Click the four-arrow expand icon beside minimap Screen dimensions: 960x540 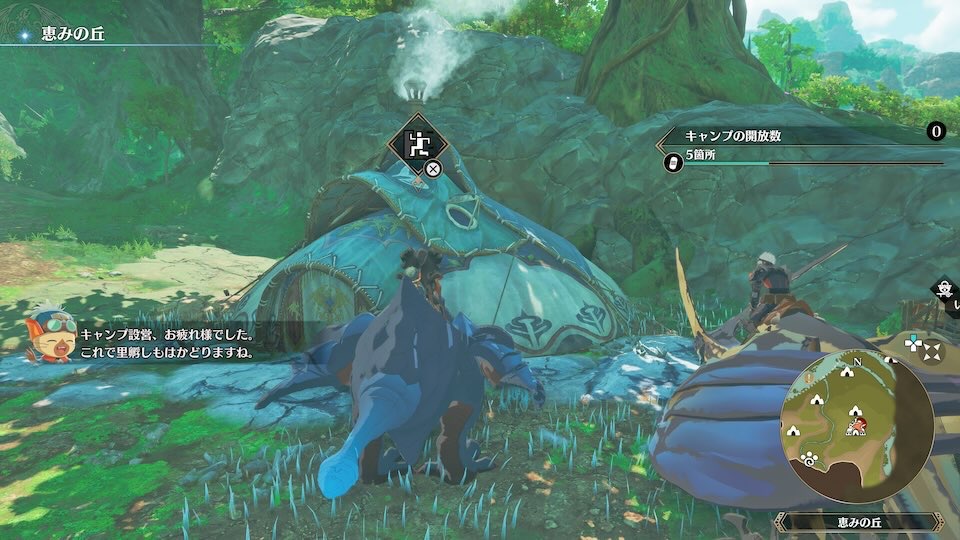(932, 352)
